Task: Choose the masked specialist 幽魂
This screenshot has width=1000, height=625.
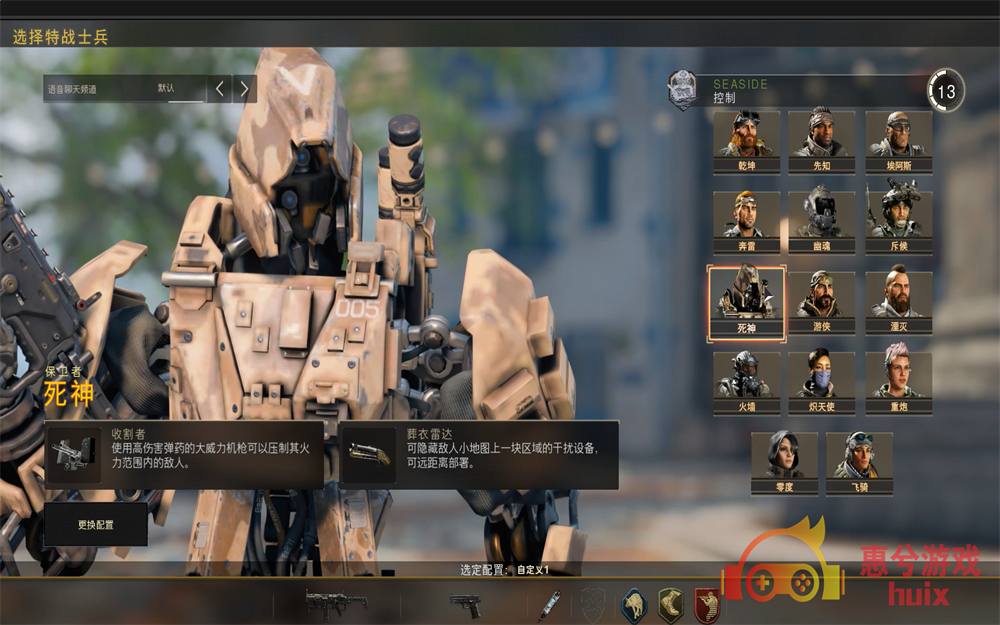Action: tap(821, 222)
